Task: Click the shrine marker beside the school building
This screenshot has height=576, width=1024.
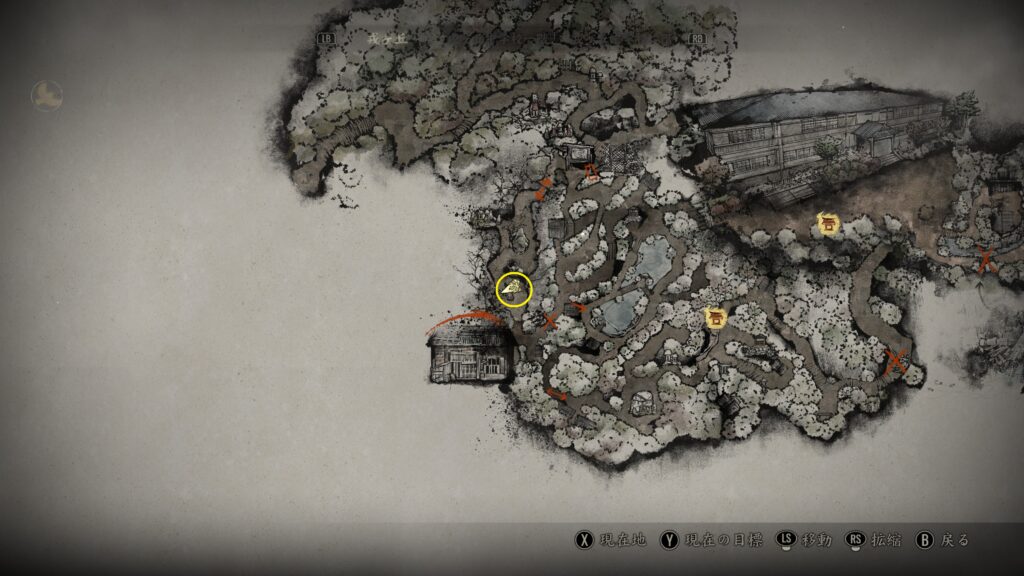Action: [x=828, y=224]
